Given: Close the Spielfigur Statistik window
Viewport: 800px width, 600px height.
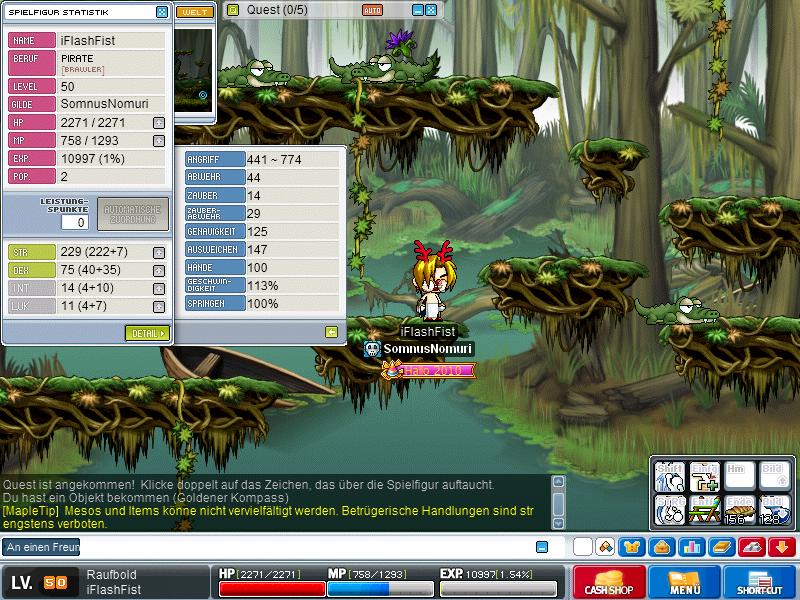Looking at the screenshot, I should (x=162, y=12).
